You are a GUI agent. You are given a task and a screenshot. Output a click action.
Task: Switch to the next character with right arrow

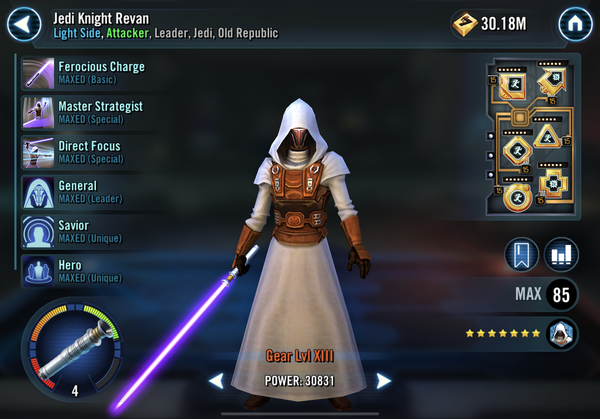pos(383,381)
